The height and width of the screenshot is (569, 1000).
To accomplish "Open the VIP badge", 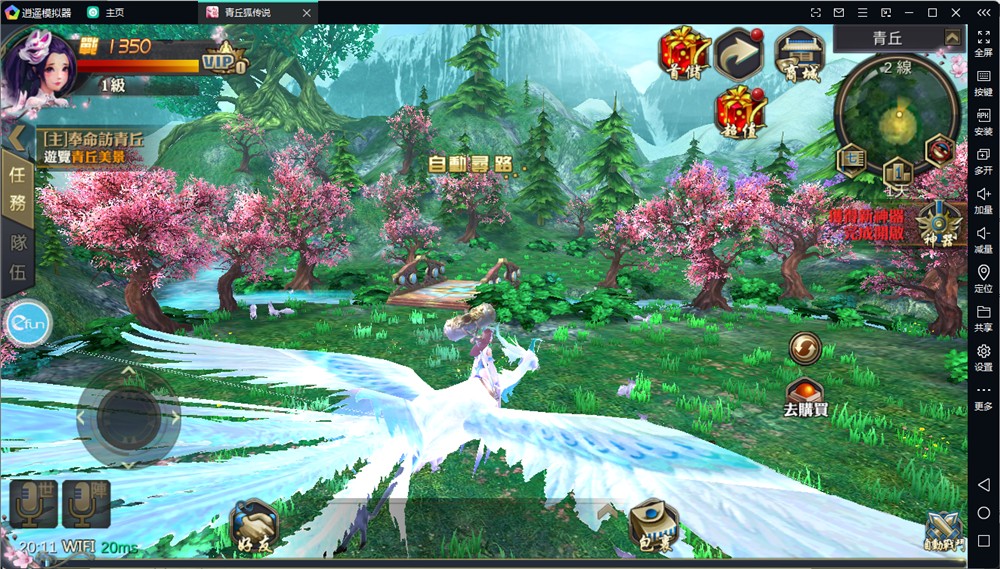I will click(x=223, y=59).
